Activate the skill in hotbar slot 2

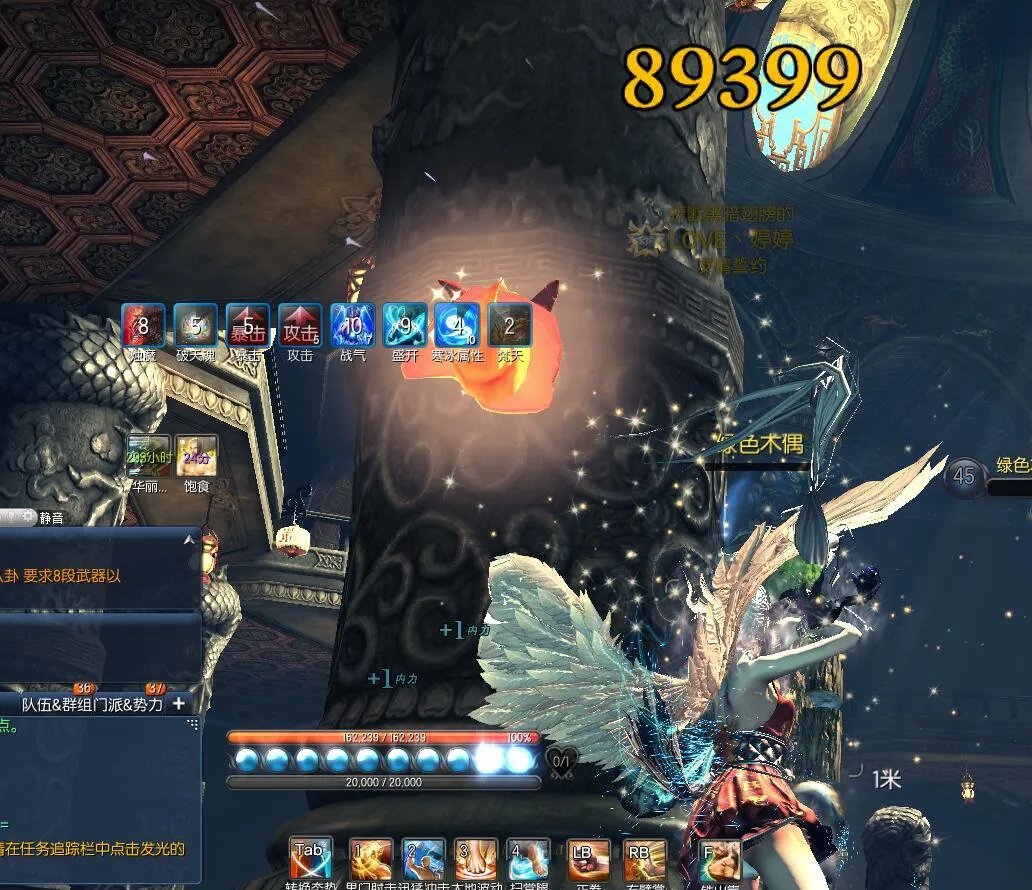point(423,859)
